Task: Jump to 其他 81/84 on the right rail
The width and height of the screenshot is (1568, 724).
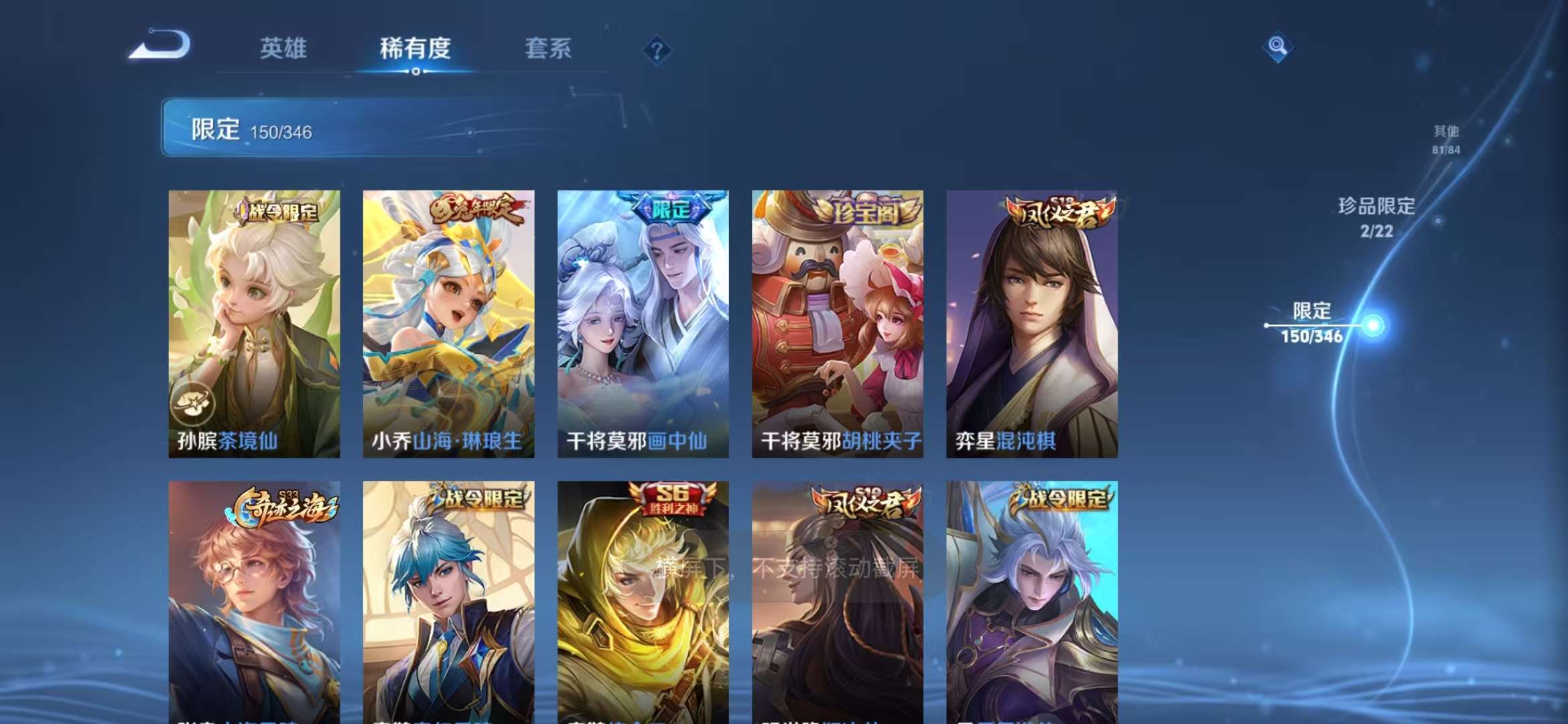Action: coord(1447,139)
